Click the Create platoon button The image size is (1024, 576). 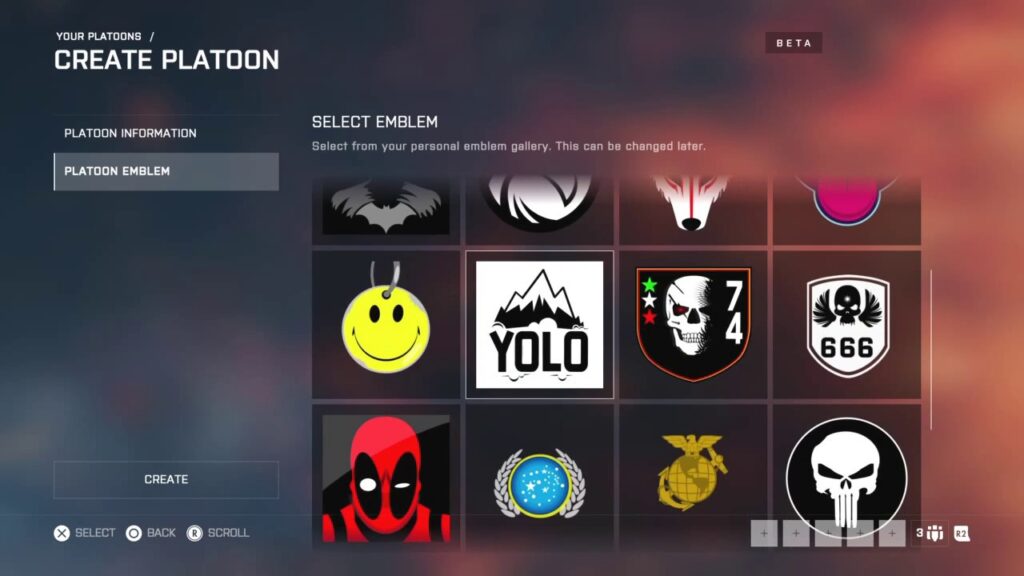click(166, 479)
